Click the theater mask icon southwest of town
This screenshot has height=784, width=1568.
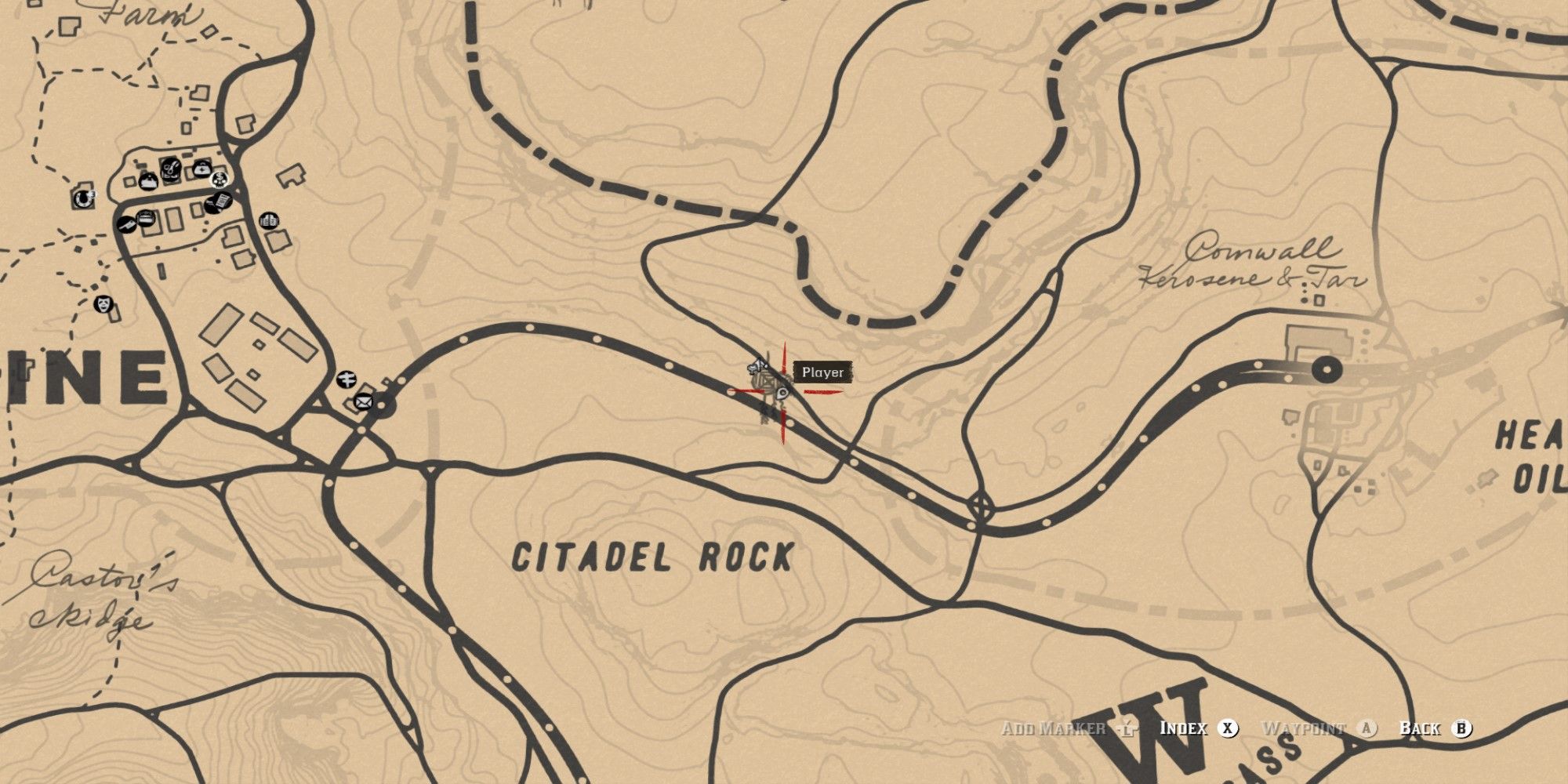click(103, 306)
